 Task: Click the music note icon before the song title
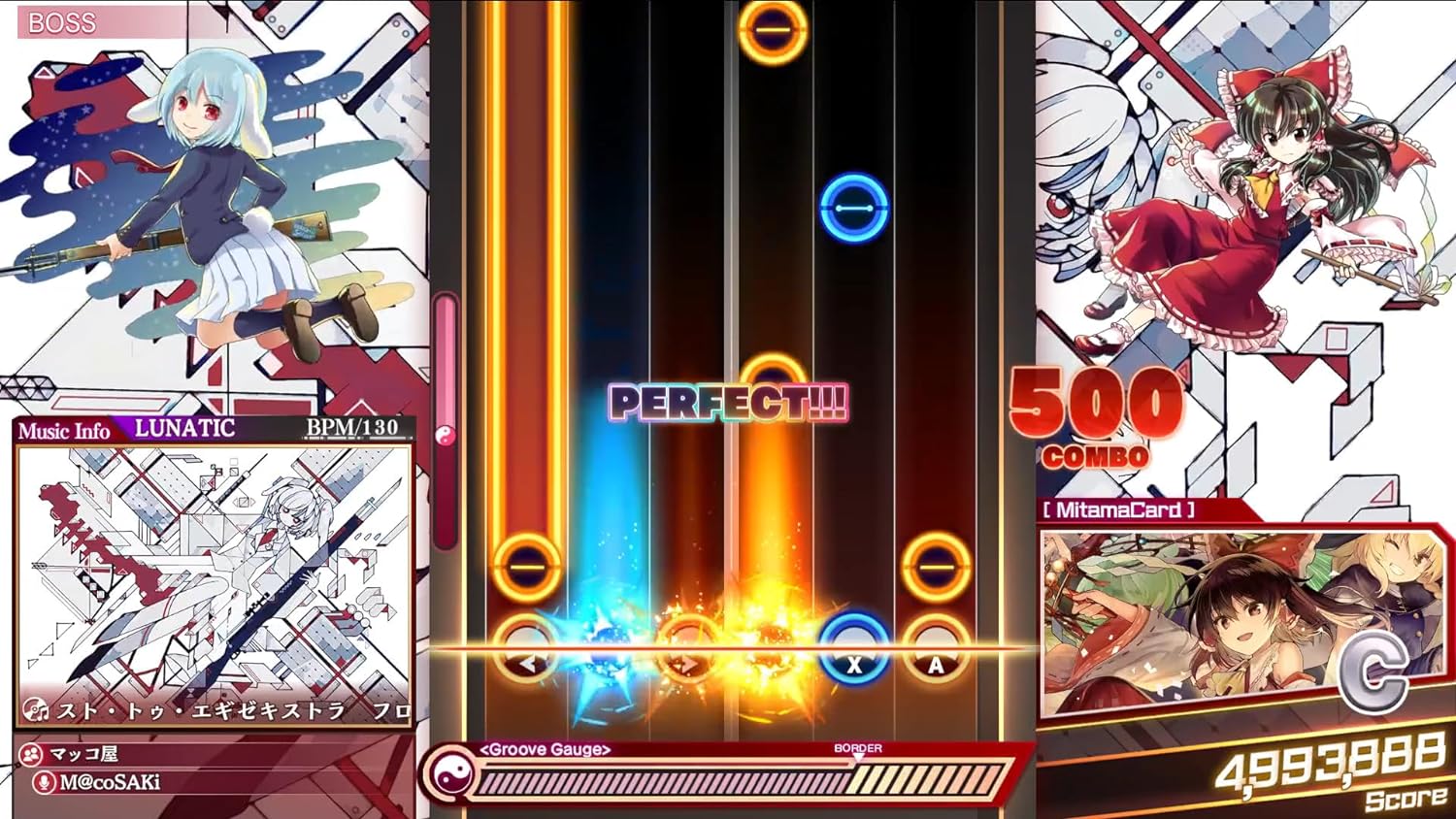36,711
